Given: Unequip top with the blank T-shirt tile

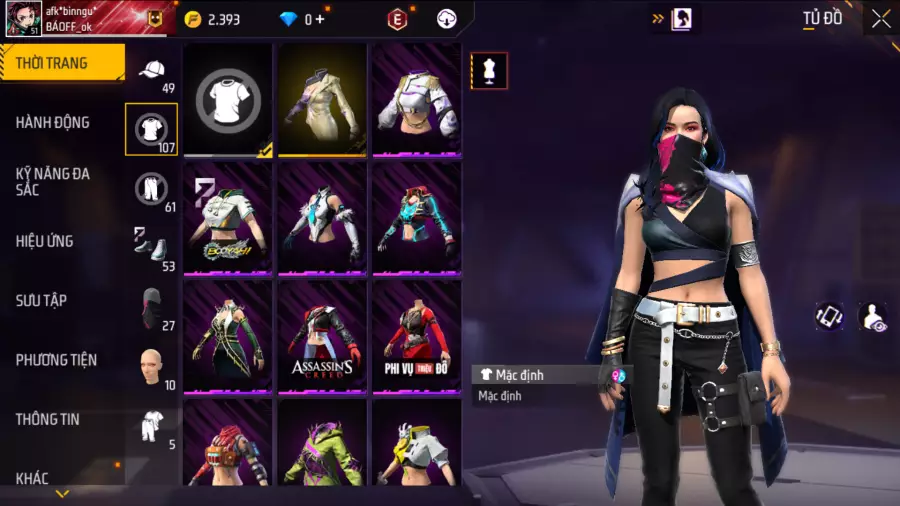Looking at the screenshot, I should 228,100.
